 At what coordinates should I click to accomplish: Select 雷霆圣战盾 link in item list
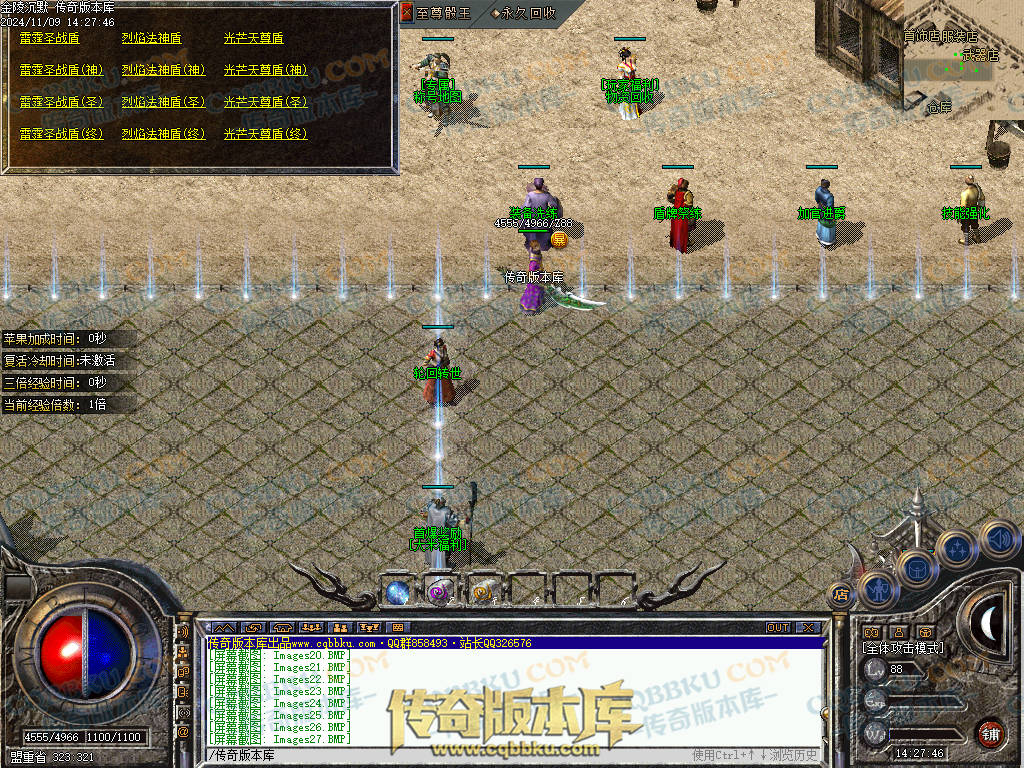pos(50,38)
